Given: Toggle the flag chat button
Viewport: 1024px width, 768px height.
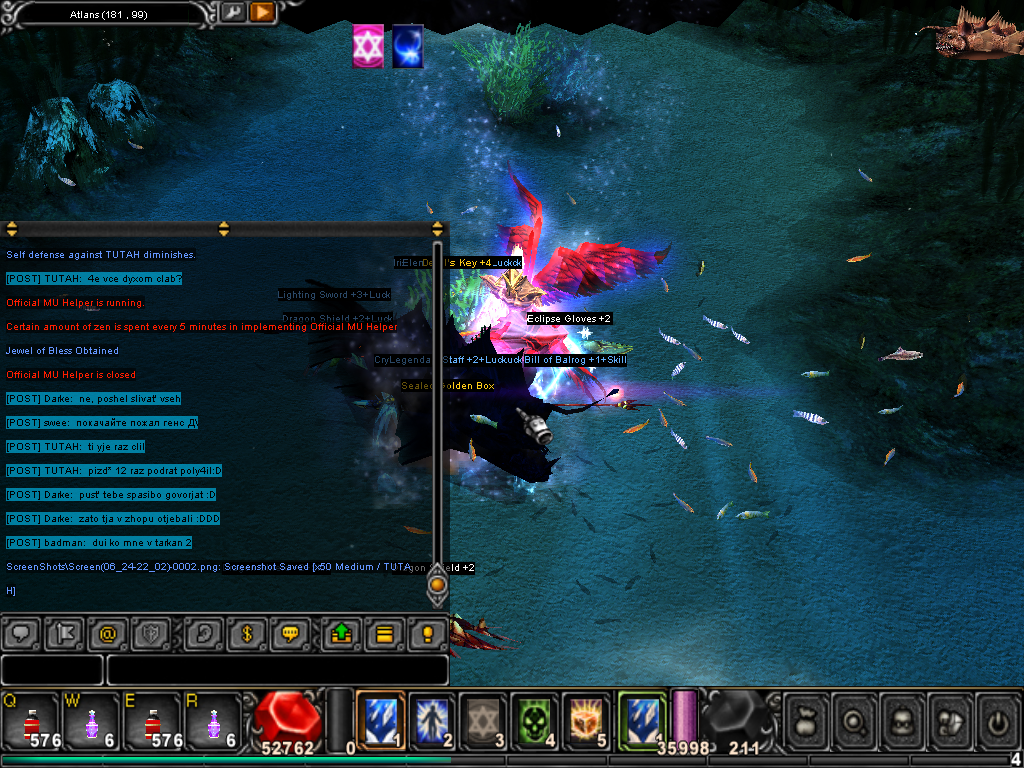Looking at the screenshot, I should pos(65,633).
